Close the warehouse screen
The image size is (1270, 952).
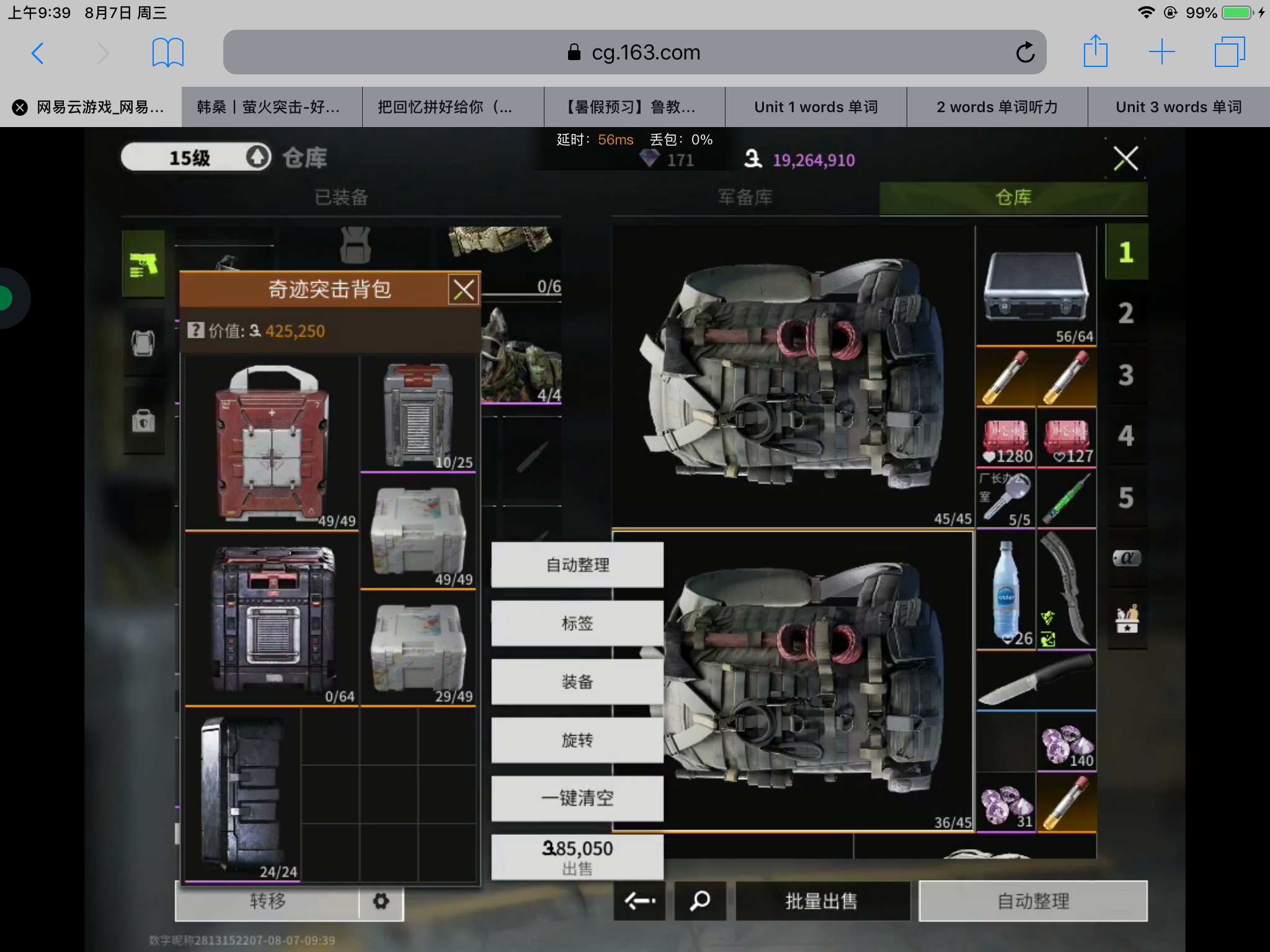[1126, 159]
